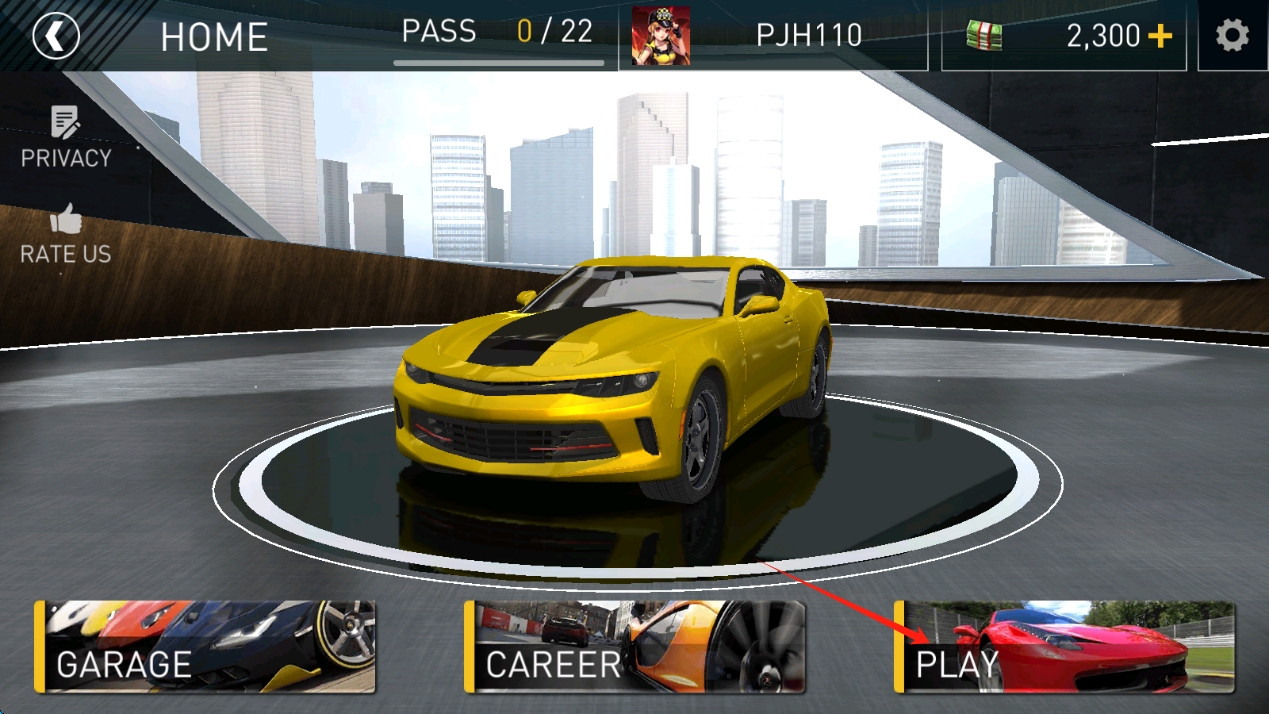
Task: Open the PJH110 player profile avatar
Action: [x=660, y=36]
